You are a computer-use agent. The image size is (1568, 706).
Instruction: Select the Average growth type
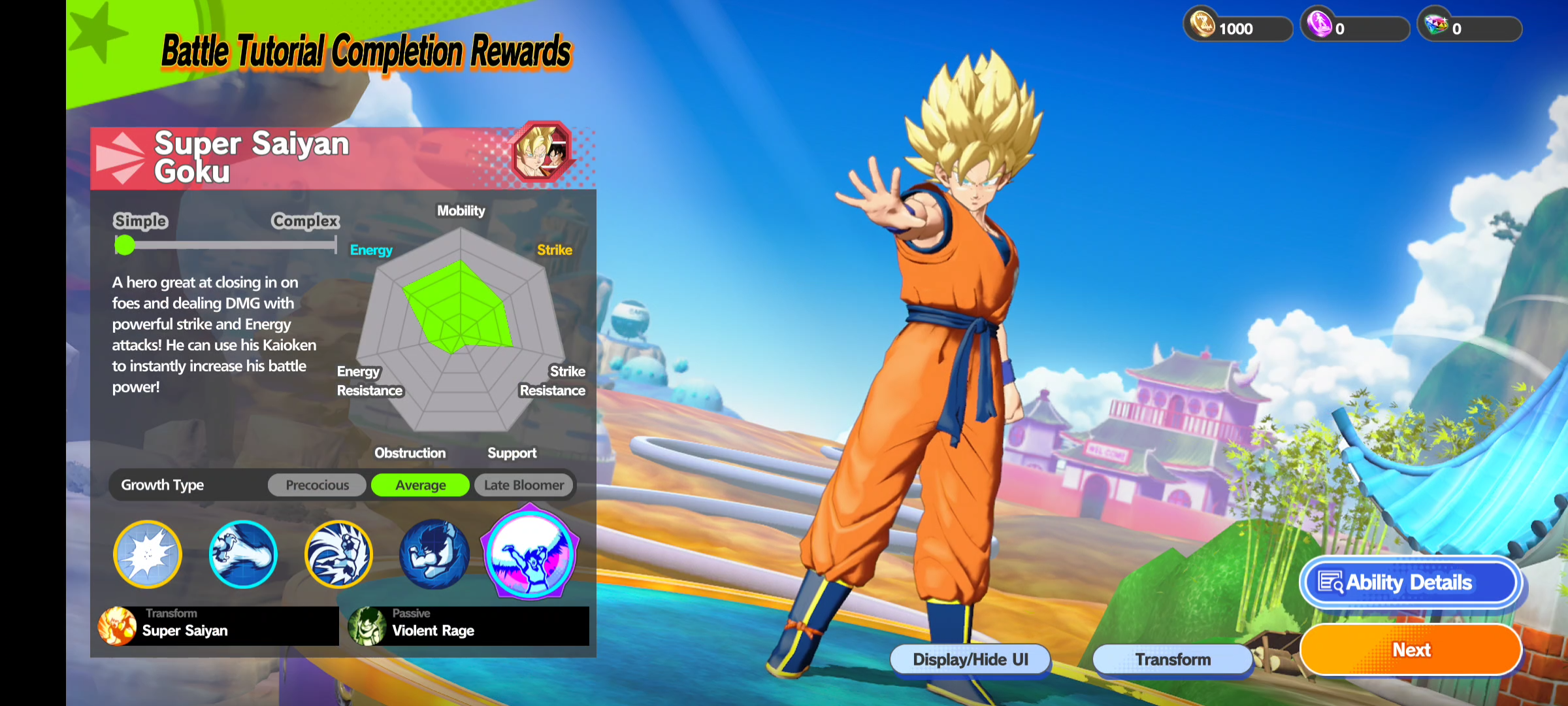(420, 484)
